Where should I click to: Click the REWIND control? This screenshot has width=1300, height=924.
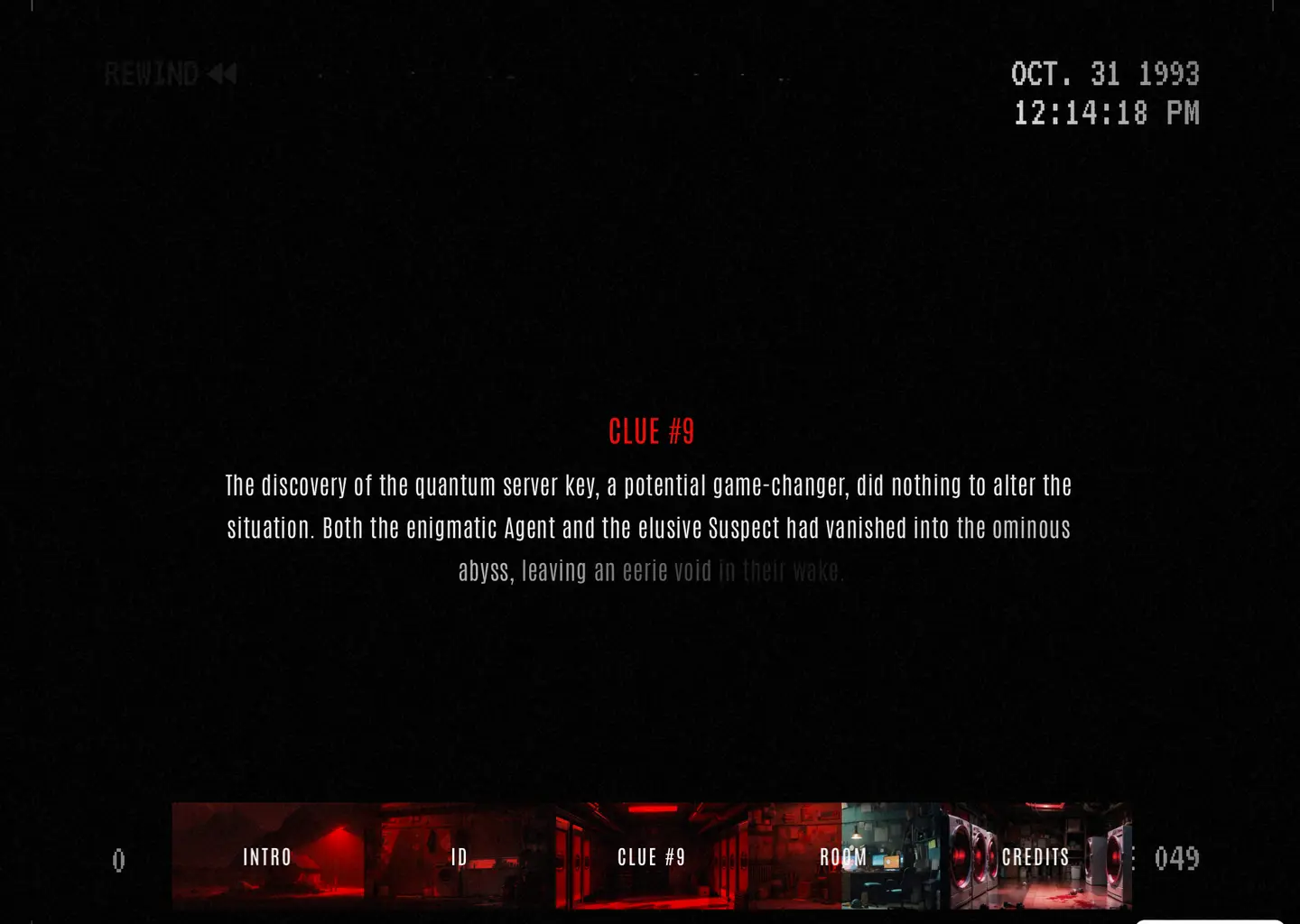pyautogui.click(x=170, y=74)
